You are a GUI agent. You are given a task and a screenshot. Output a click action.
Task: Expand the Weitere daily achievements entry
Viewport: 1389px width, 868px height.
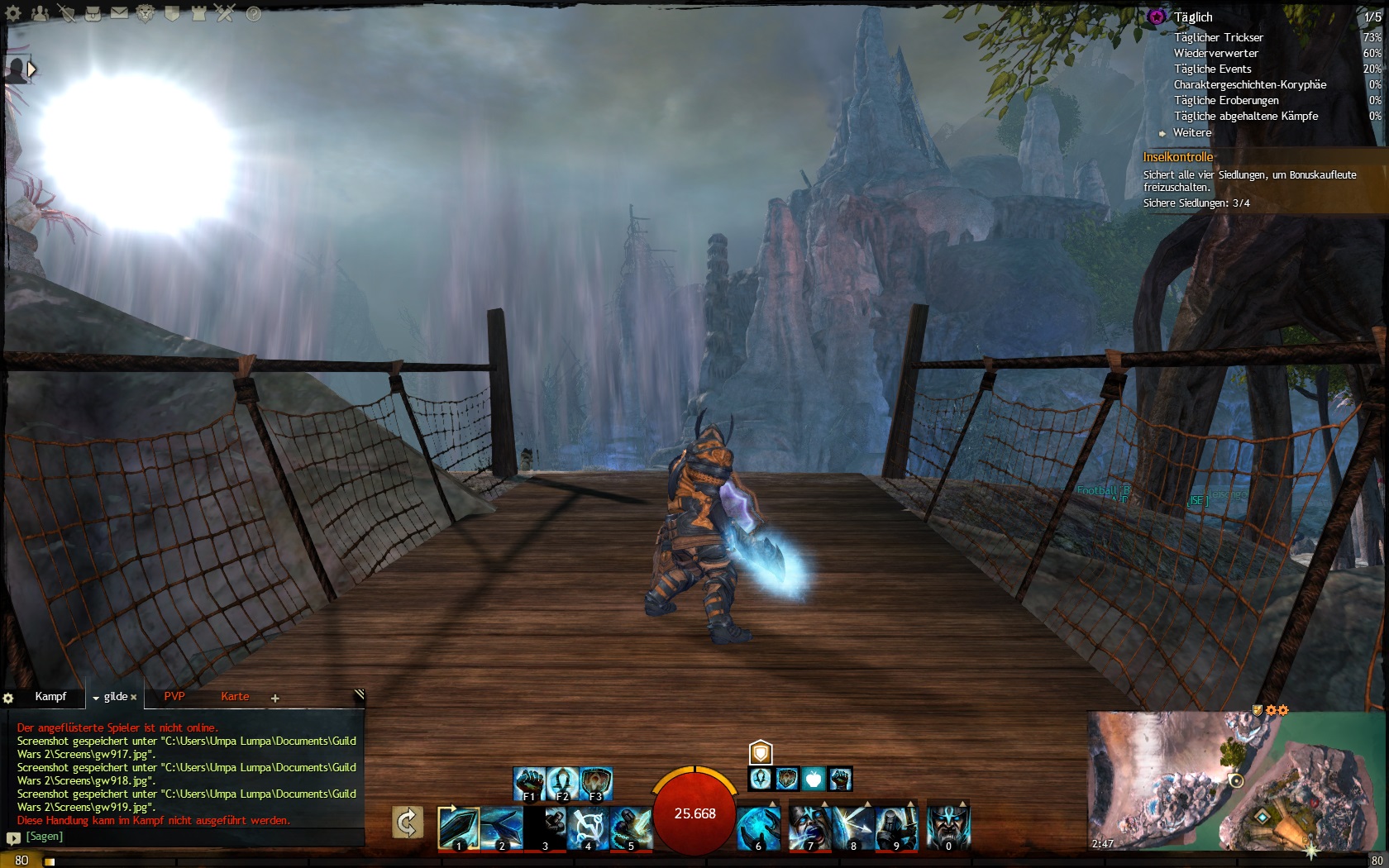tap(1191, 132)
